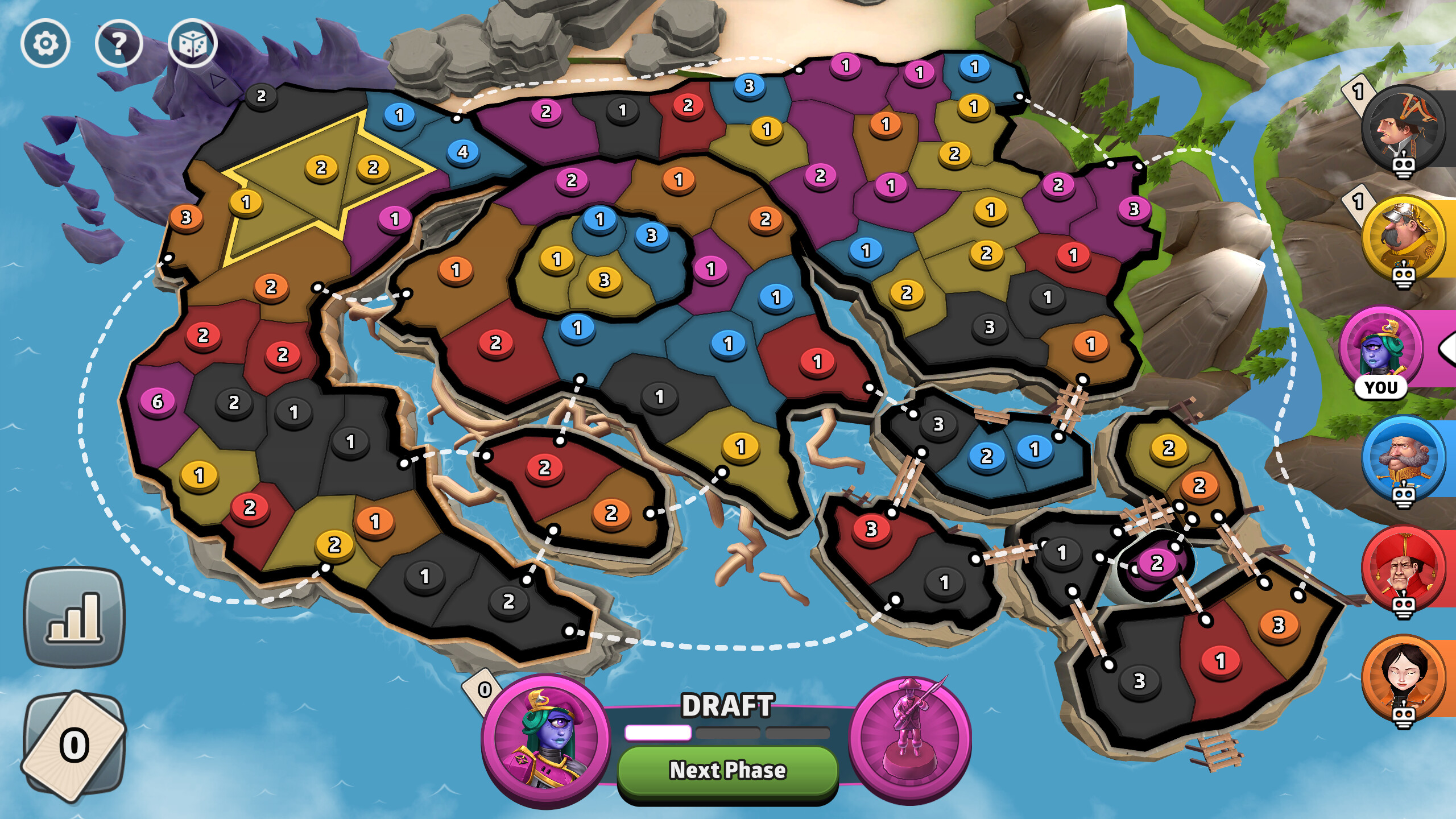Viewport: 1456px width, 819px height.
Task: Open the help question mark icon
Action: point(119,43)
